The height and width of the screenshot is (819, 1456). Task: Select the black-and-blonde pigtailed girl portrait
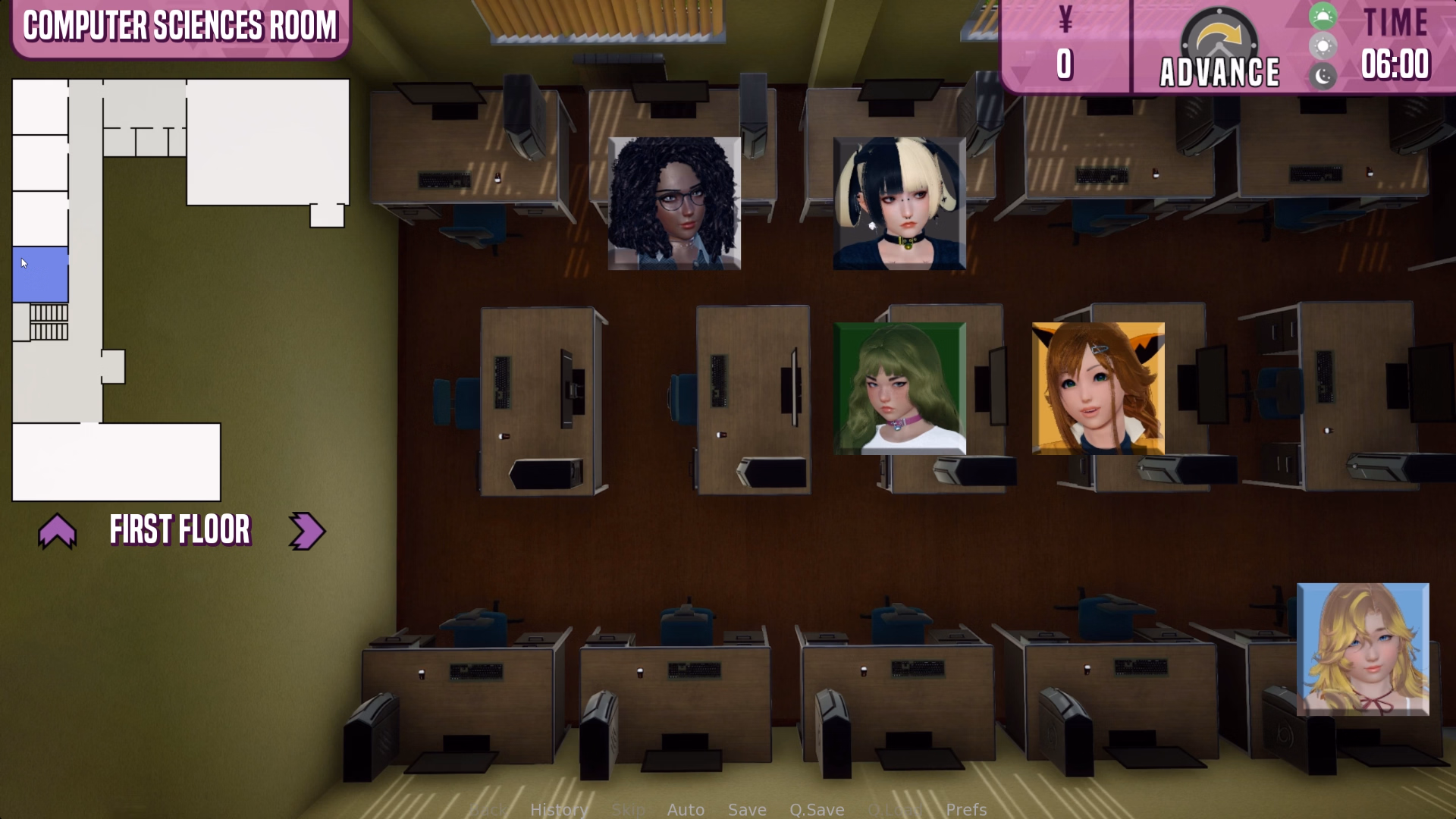(899, 202)
